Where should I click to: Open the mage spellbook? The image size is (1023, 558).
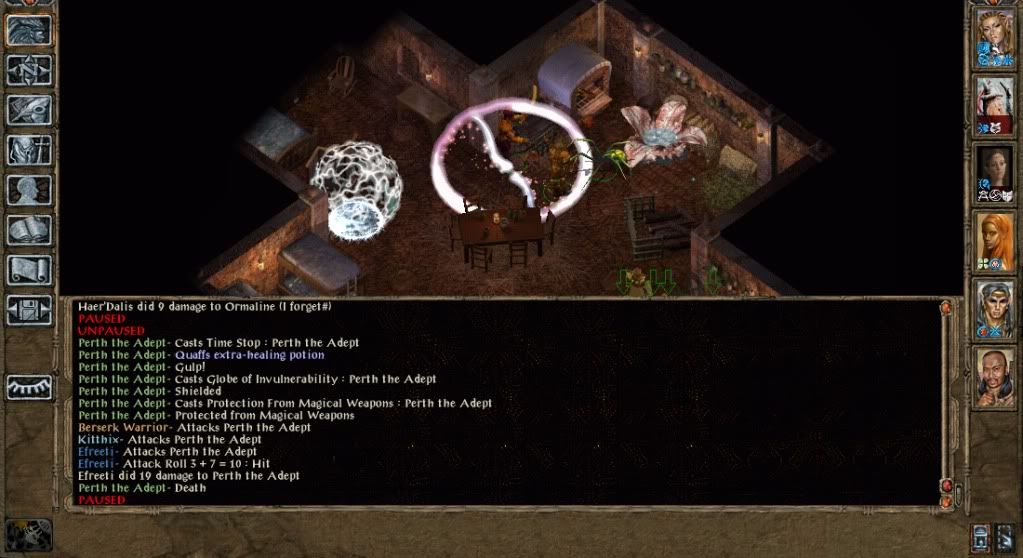[x=30, y=230]
